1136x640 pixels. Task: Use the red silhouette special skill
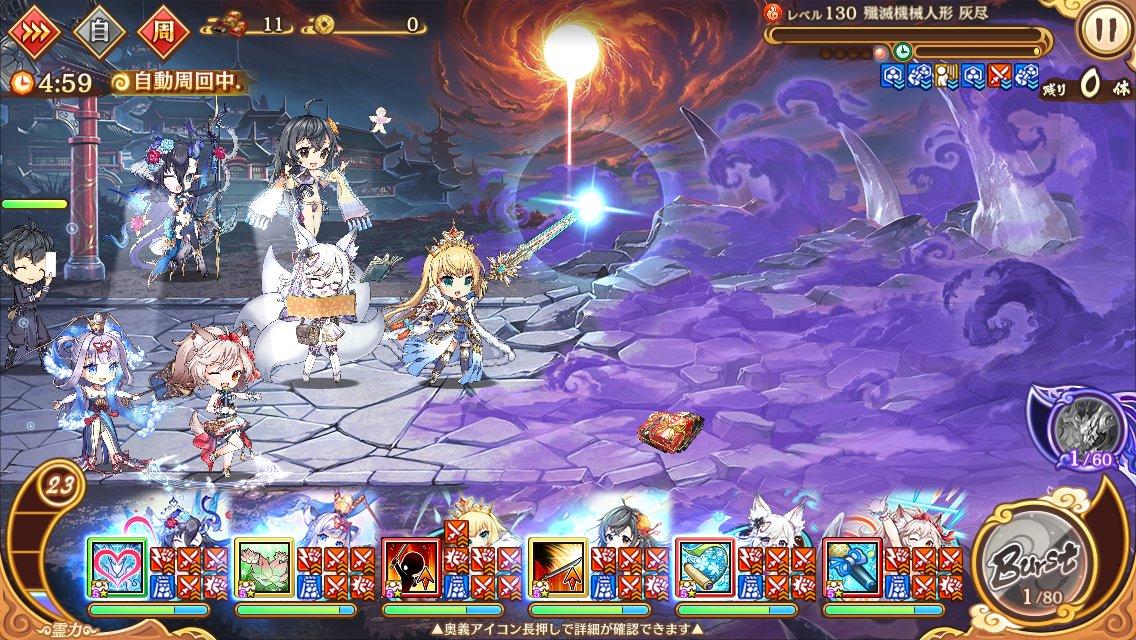pyautogui.click(x=411, y=568)
